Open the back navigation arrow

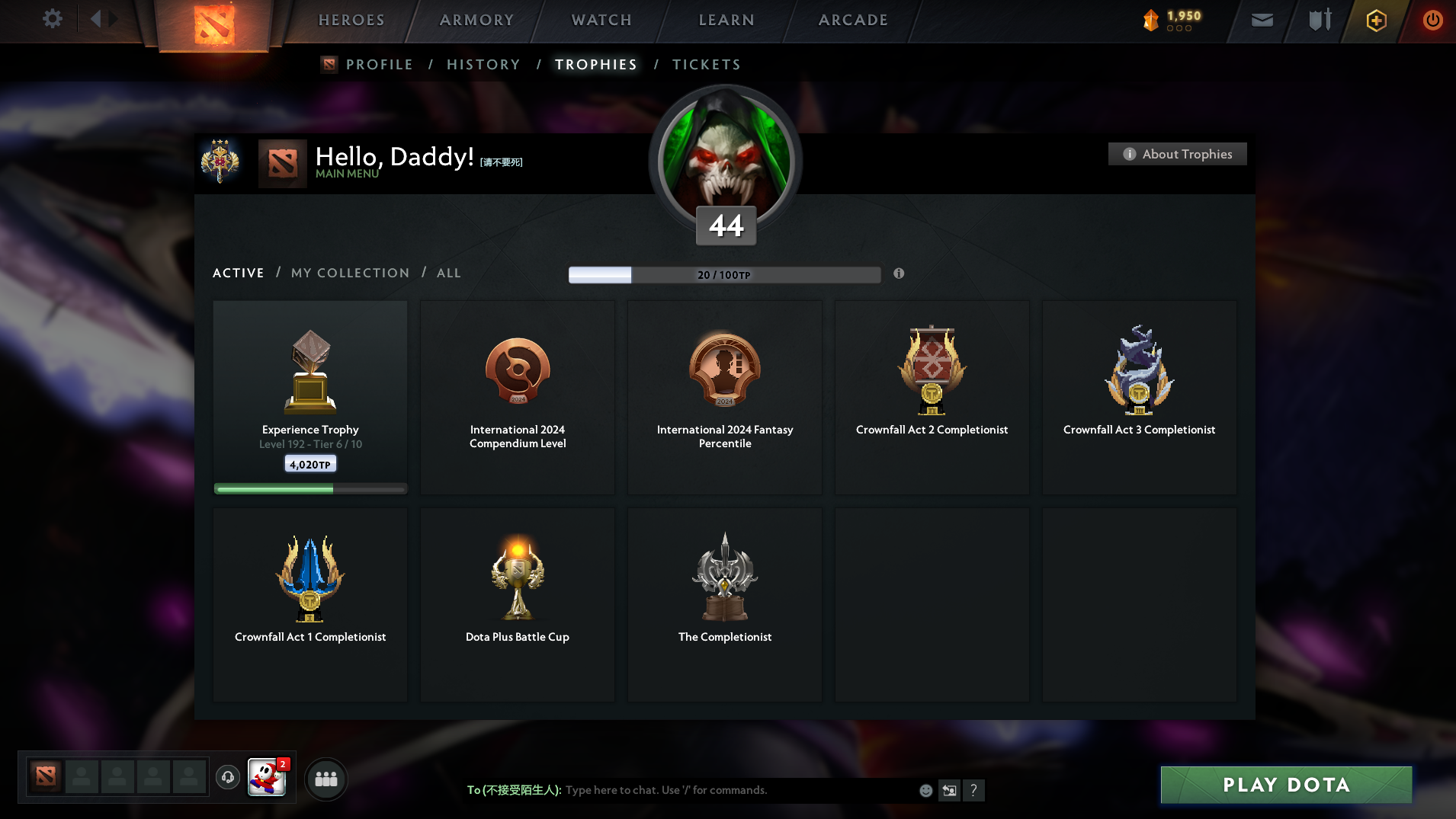(97, 19)
